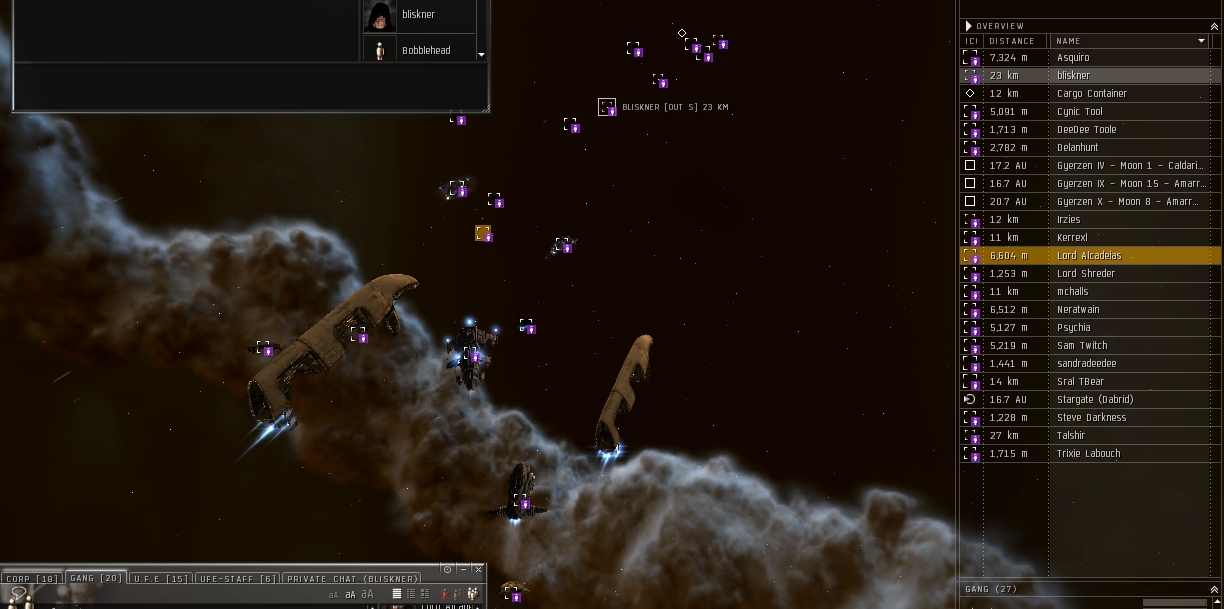1224x609 pixels.
Task: Open Private Chat with Bliskner tab
Action: 352,579
